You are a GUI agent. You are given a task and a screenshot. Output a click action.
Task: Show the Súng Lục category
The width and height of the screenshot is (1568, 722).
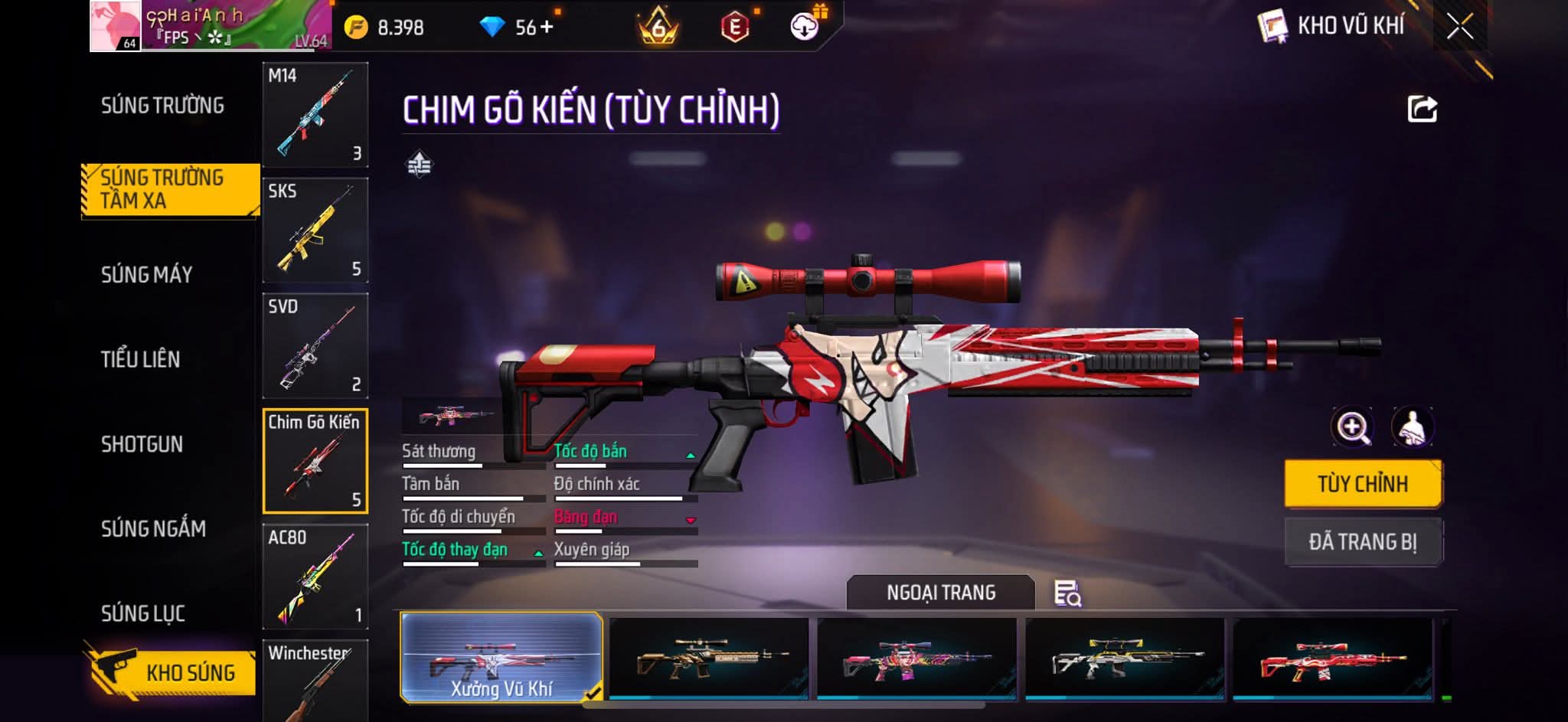[143, 613]
